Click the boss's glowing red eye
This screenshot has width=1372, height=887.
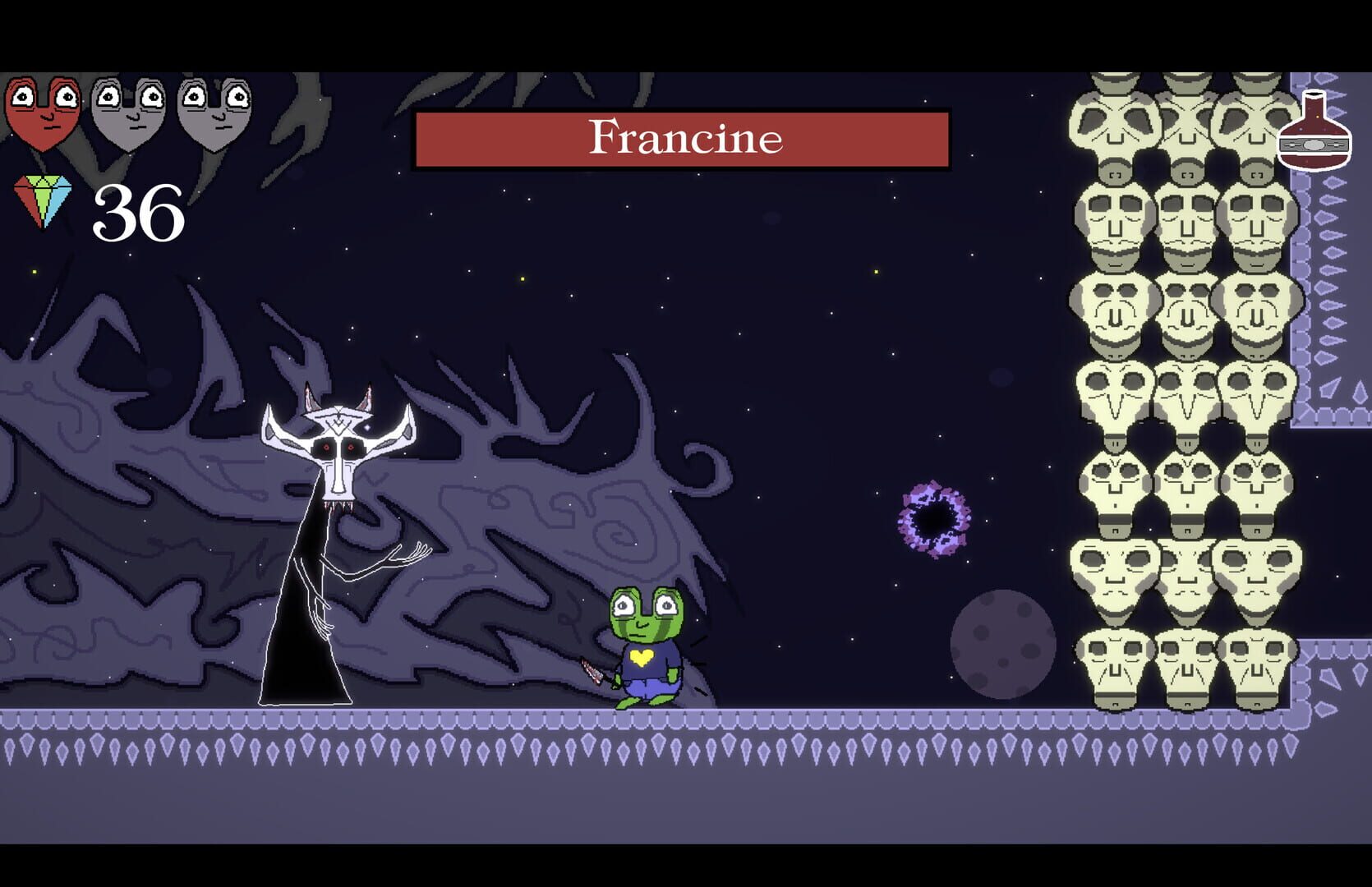click(327, 448)
